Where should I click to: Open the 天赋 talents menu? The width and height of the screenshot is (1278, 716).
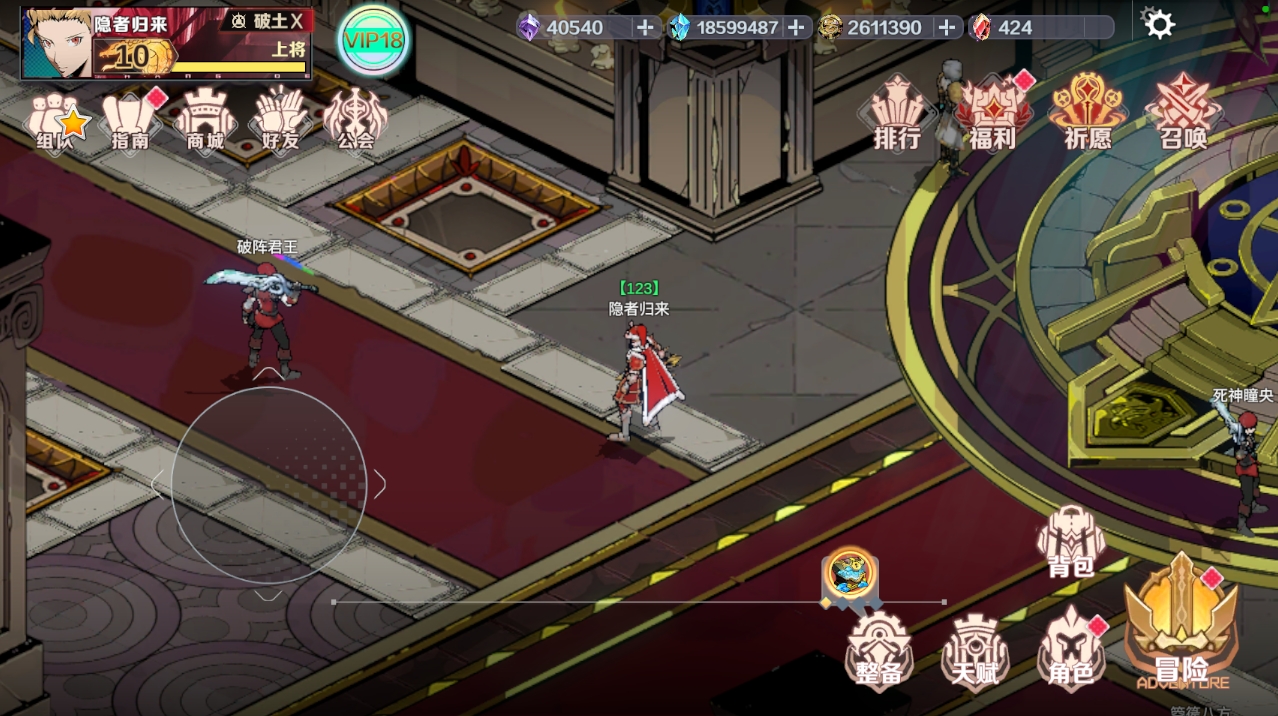(974, 650)
